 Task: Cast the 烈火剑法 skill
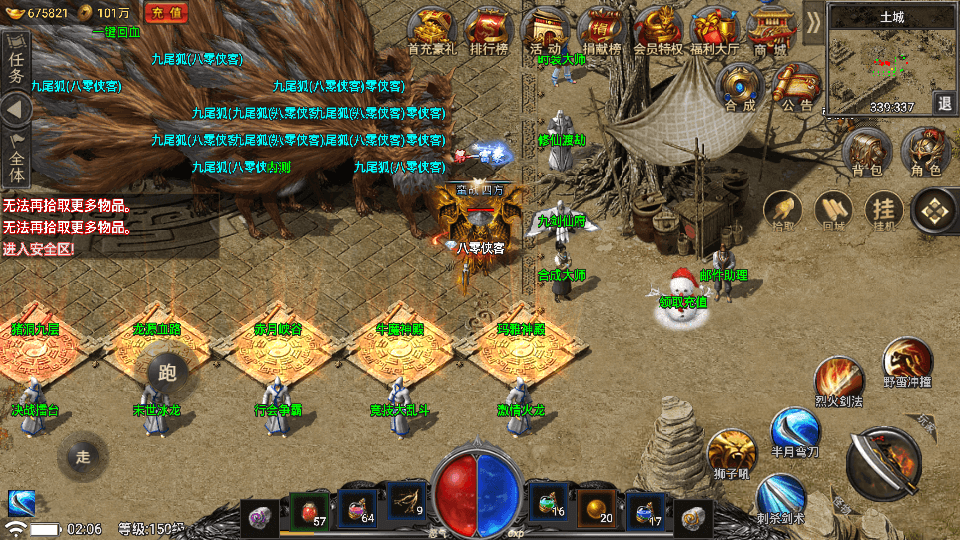tap(838, 381)
